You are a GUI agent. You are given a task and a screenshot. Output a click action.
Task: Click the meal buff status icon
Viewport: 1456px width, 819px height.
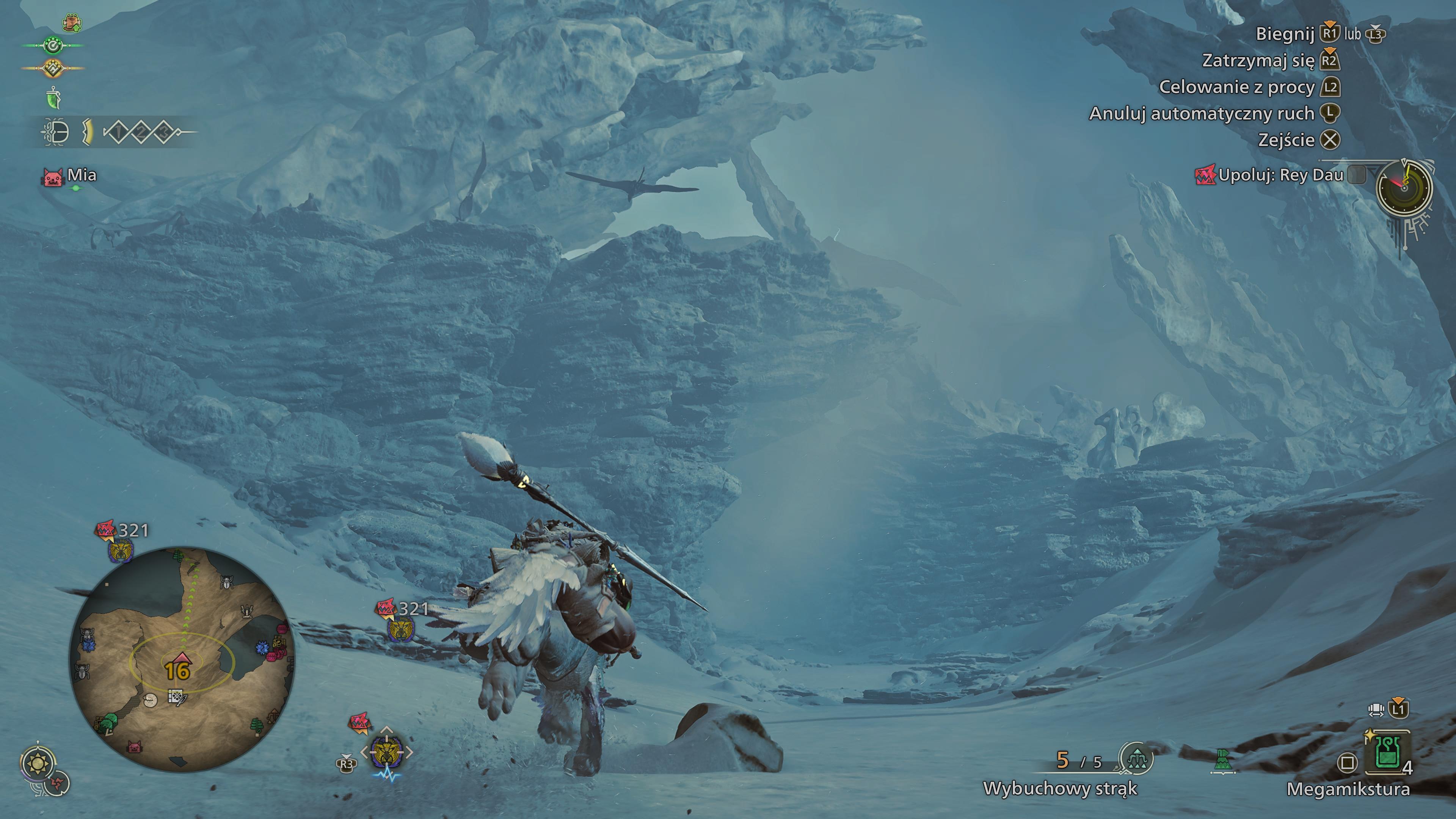[x=71, y=23]
